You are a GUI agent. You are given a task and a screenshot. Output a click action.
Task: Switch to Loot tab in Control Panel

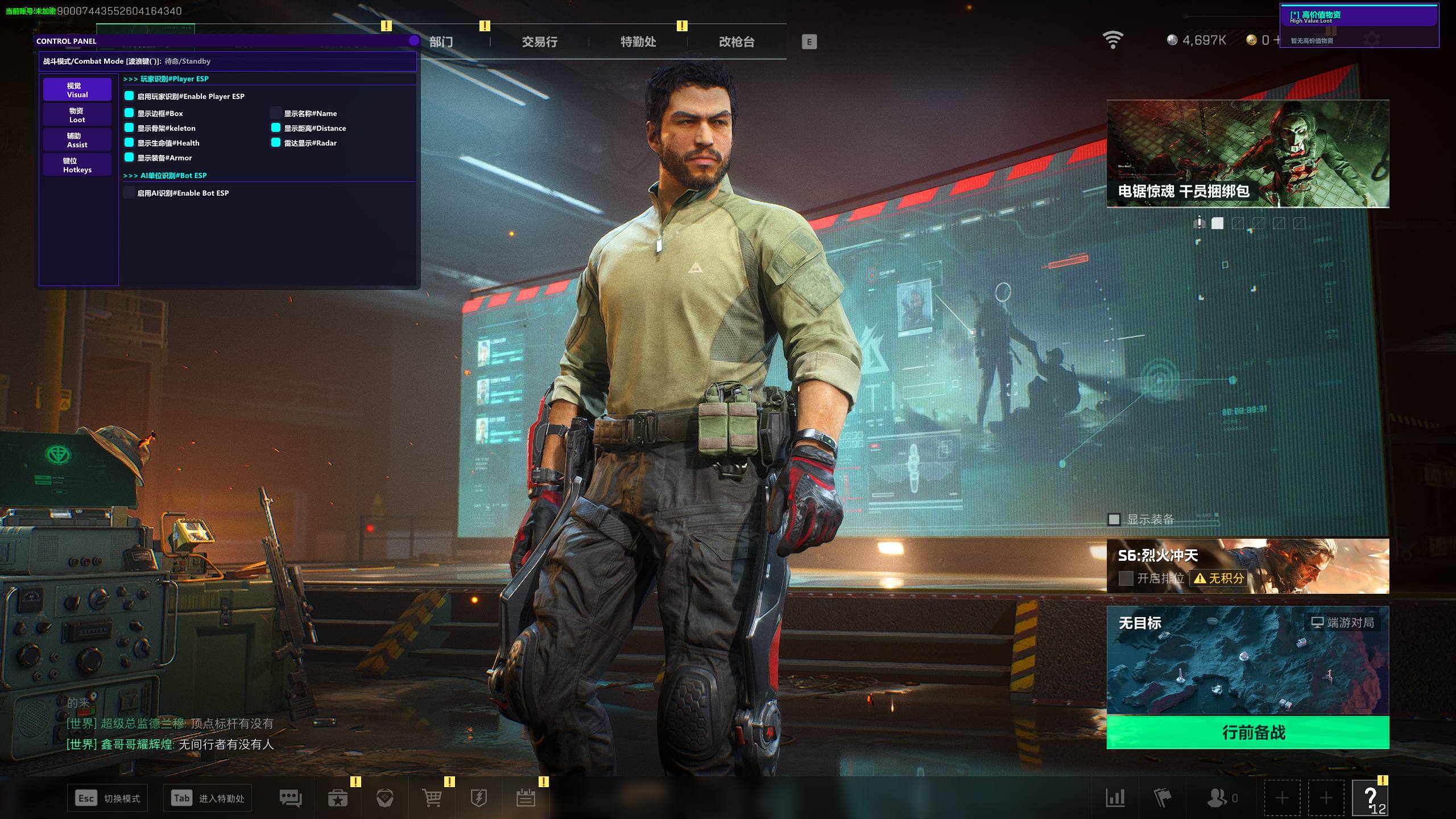[x=77, y=115]
